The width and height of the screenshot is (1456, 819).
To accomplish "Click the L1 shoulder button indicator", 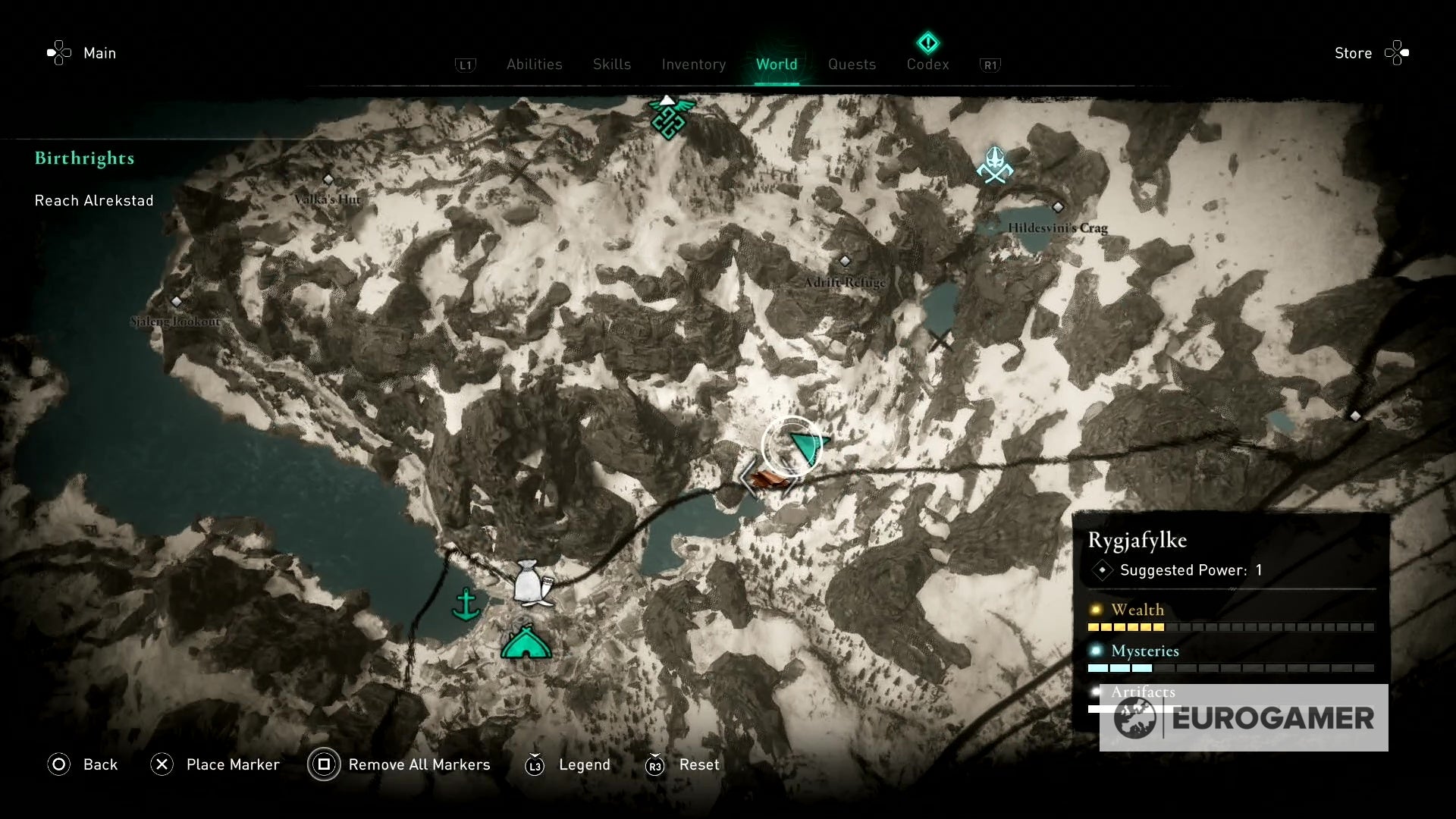I will (x=466, y=65).
